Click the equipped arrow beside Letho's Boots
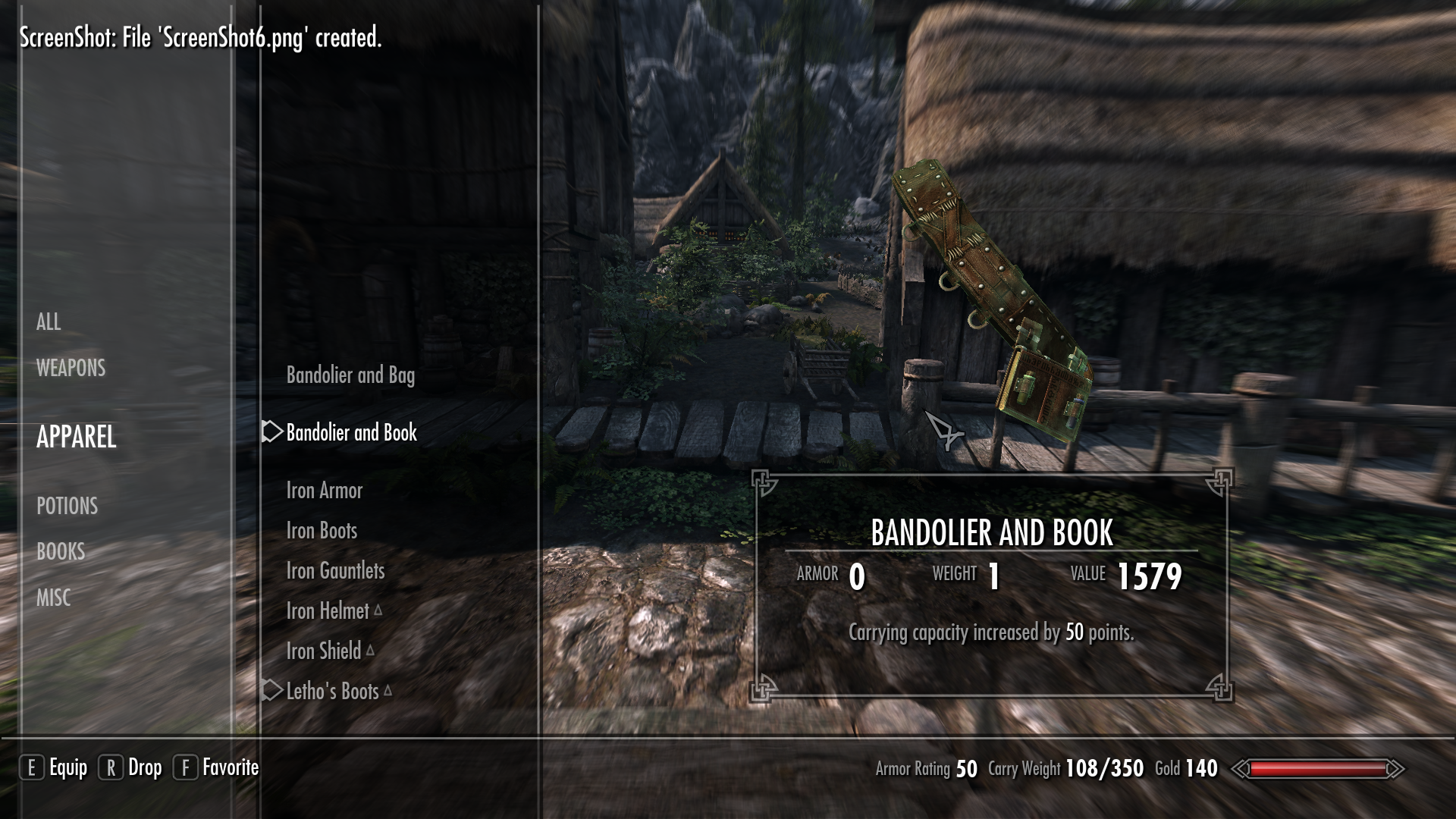 click(x=271, y=692)
